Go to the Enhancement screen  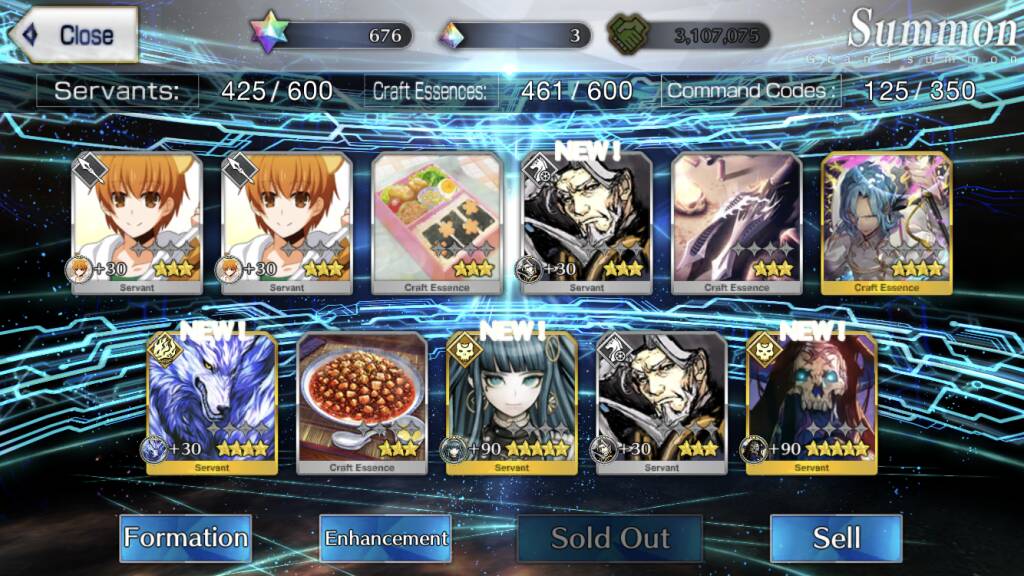click(x=385, y=538)
